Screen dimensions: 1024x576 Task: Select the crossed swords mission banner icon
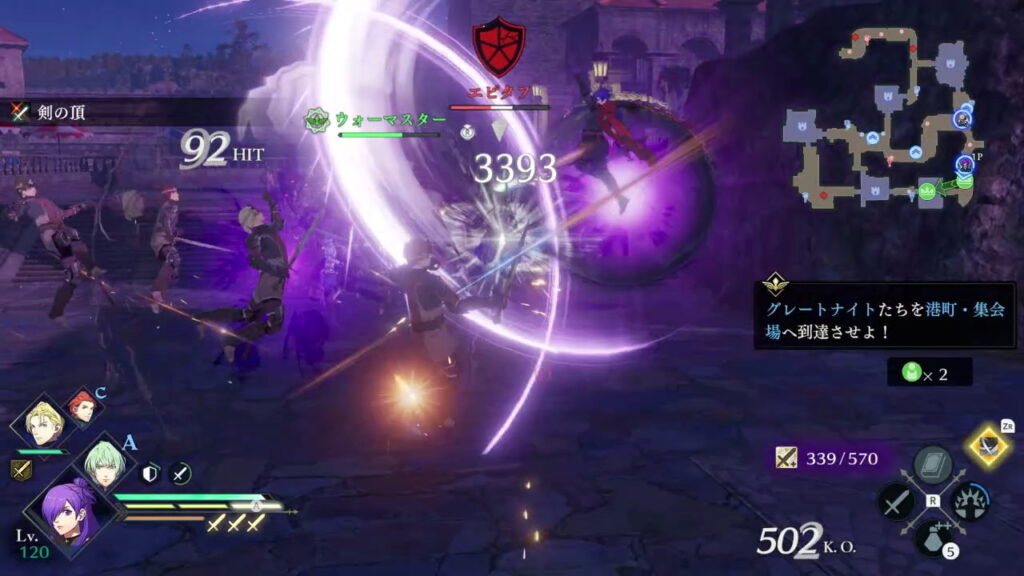[20, 112]
